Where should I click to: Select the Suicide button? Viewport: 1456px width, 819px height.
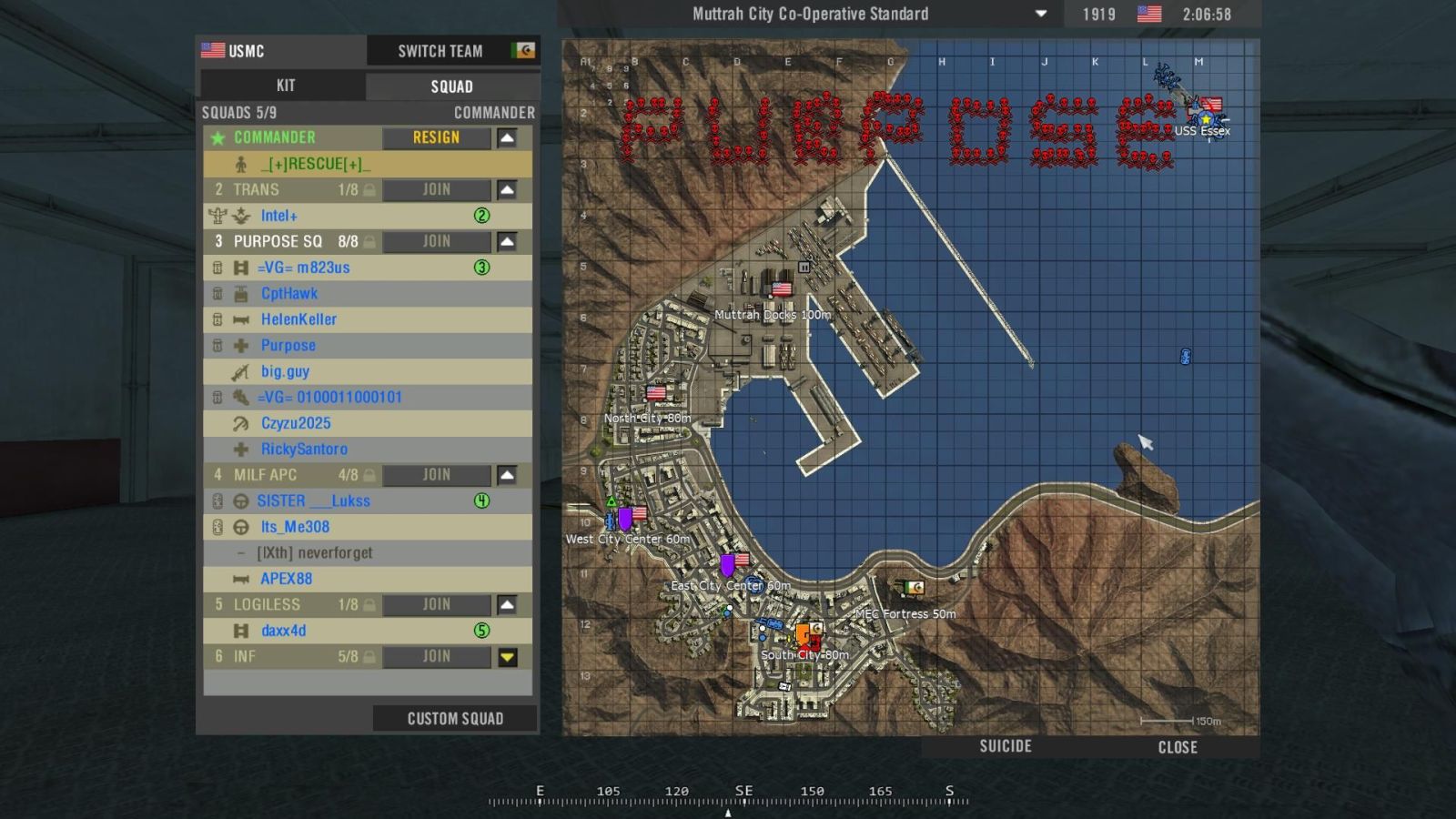[1006, 746]
